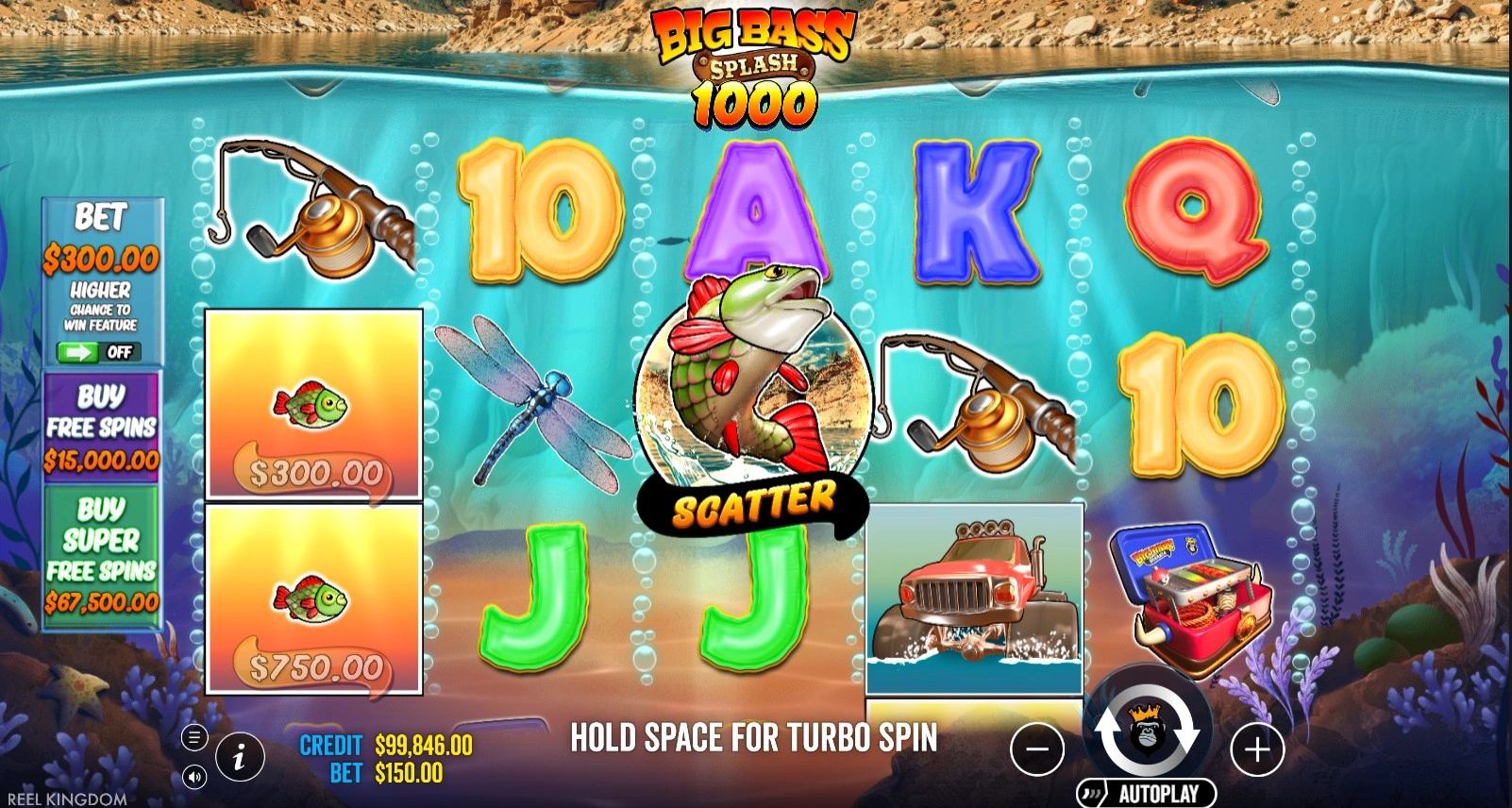Open the info paytable button
The height and width of the screenshot is (808, 1512).
coord(239,755)
